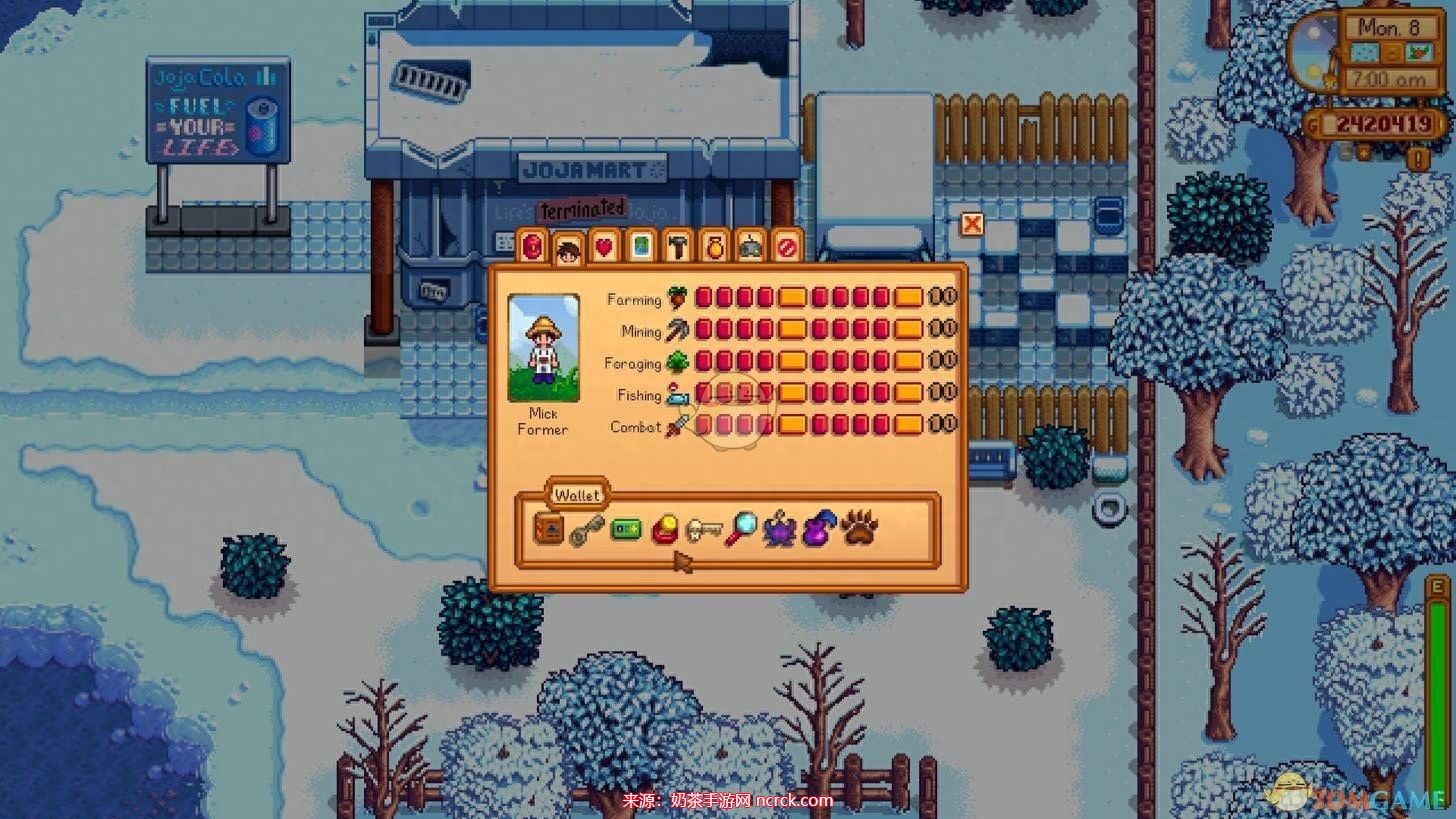Close the menu with the X button
1456x819 pixels.
[x=971, y=224]
